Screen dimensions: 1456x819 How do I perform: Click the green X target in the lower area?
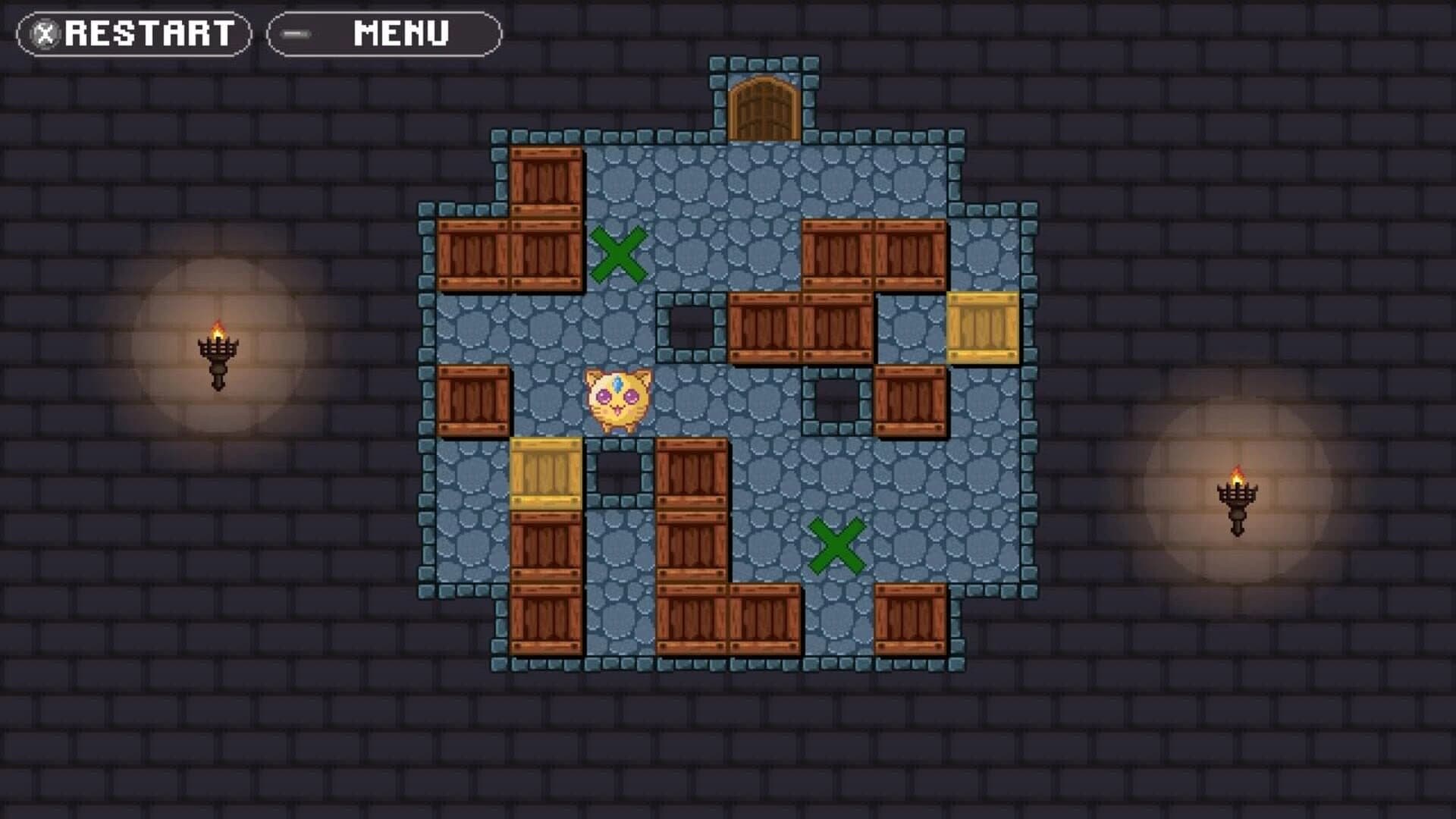tap(838, 546)
